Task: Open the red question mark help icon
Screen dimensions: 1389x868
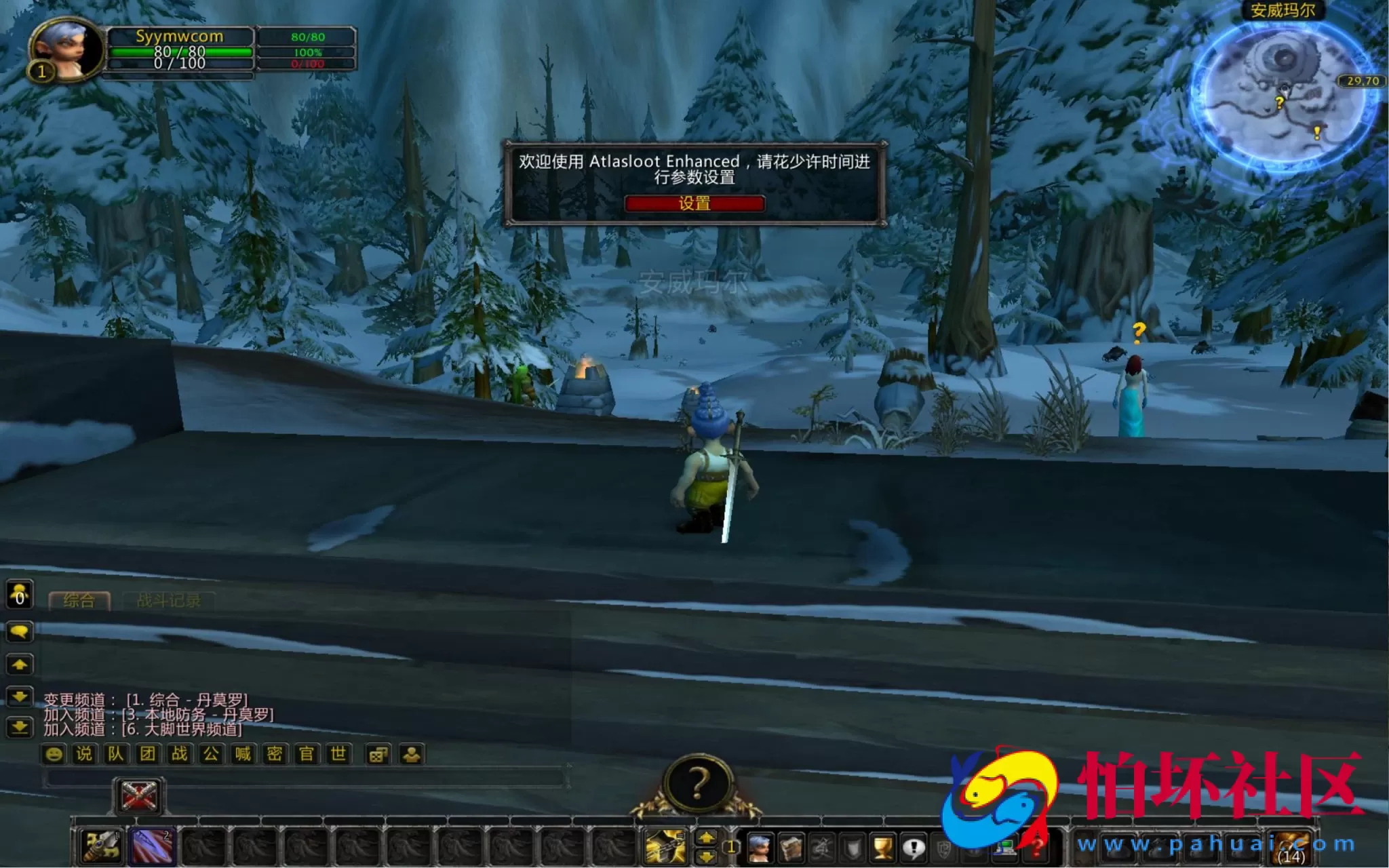Action: (x=1036, y=848)
